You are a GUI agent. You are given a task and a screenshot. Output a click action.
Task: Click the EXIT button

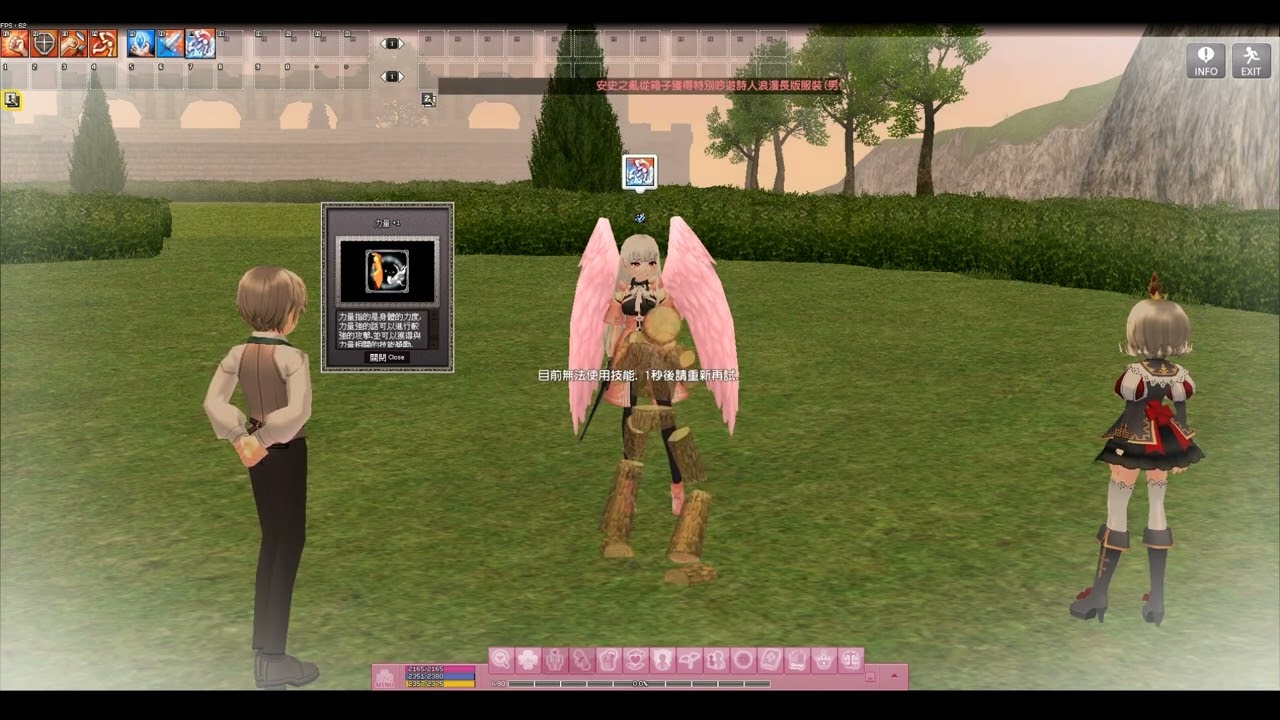click(x=1251, y=60)
